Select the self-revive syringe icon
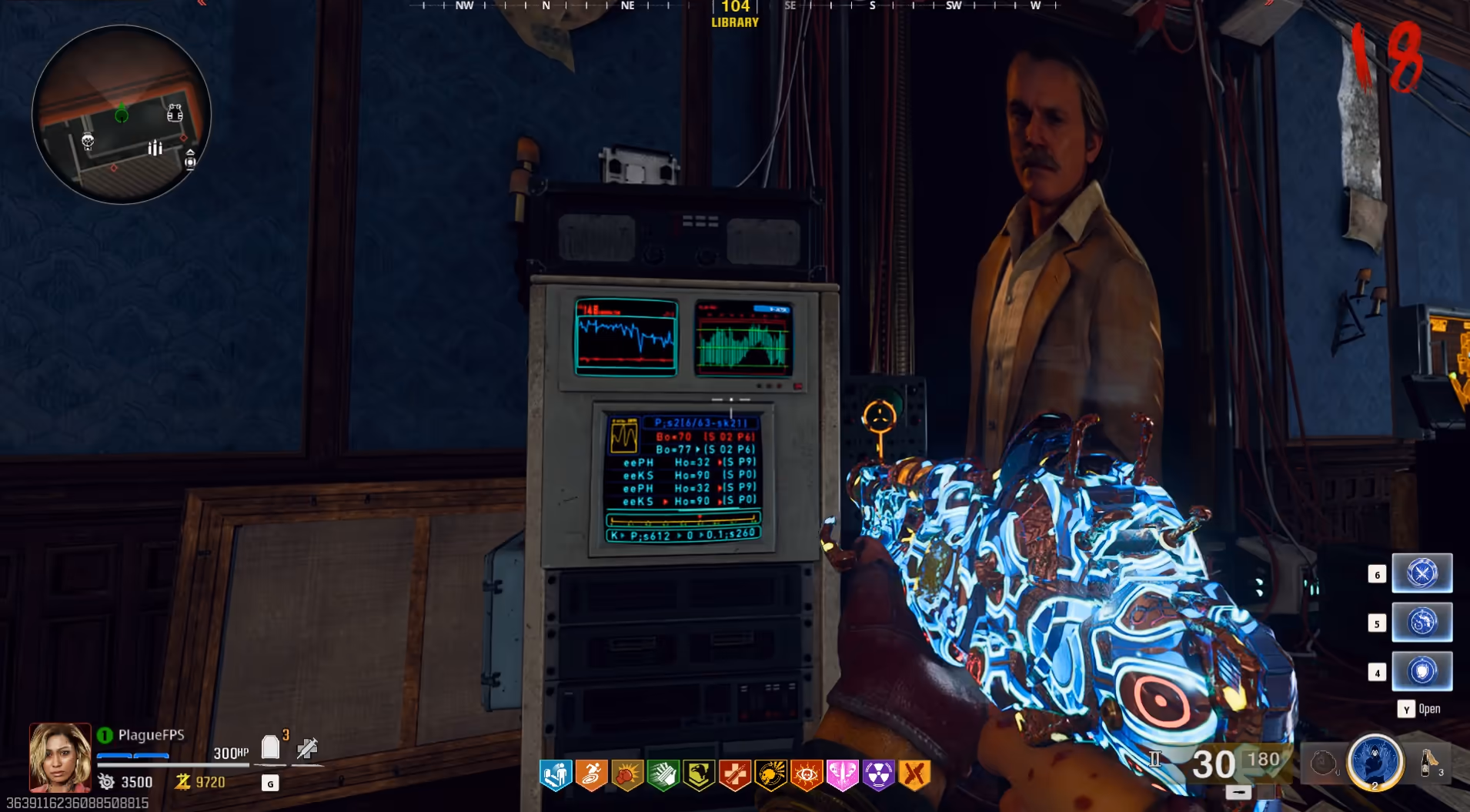 coord(307,747)
